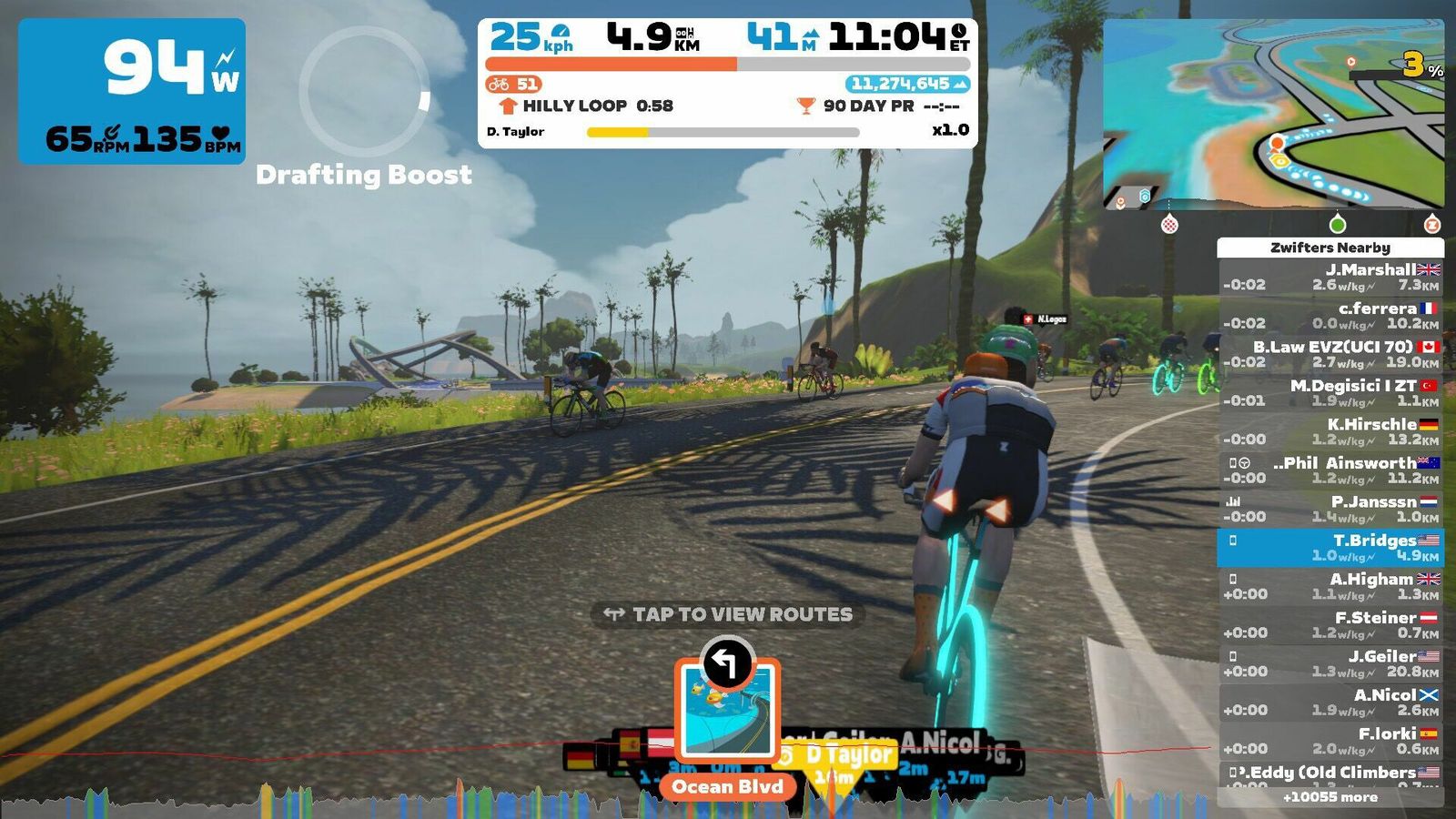Pick M.Degisici I ZT in rider list
Image resolution: width=1456 pixels, height=819 pixels.
tap(1330, 392)
